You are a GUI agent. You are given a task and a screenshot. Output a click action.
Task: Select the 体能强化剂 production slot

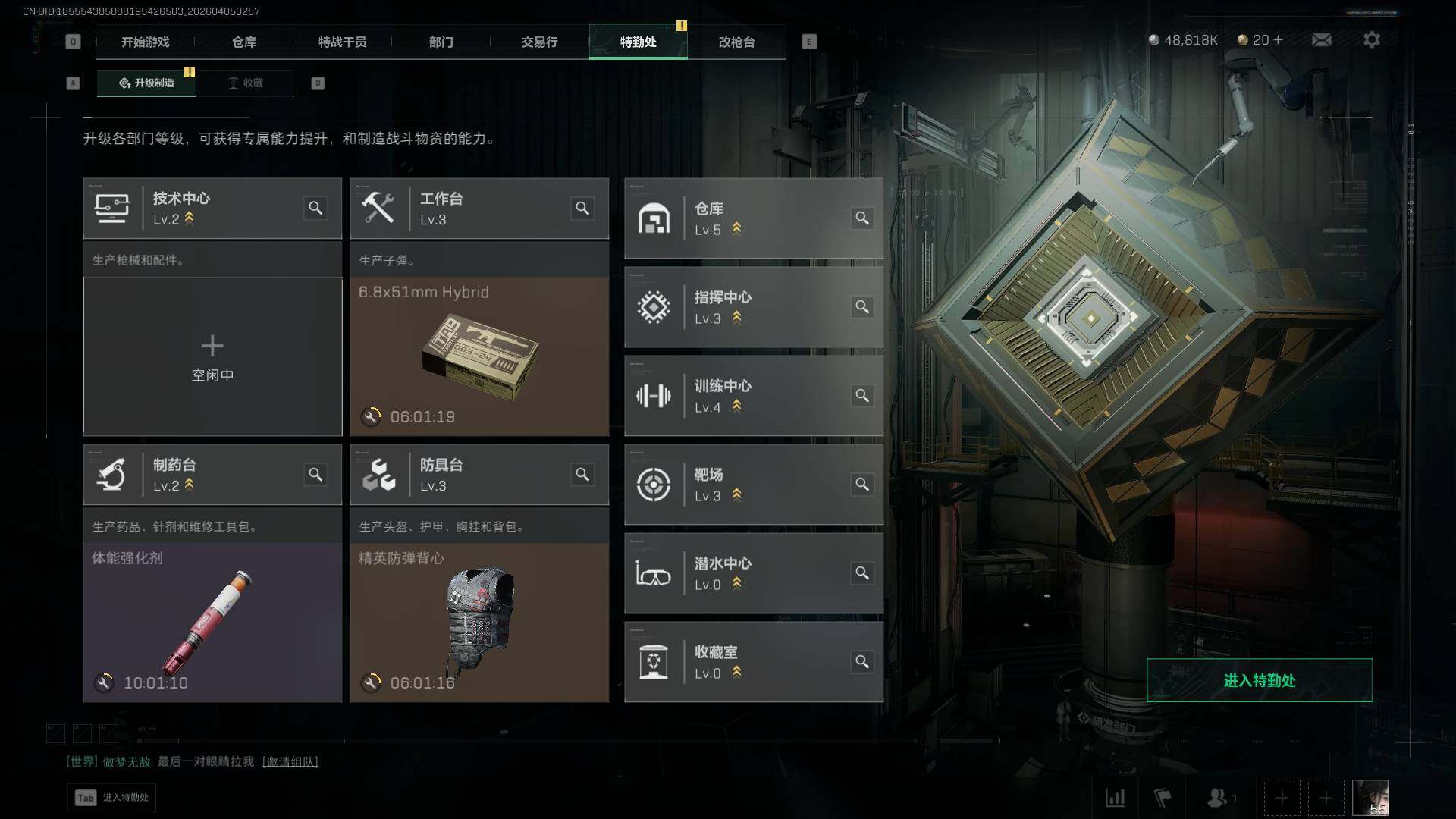212,622
